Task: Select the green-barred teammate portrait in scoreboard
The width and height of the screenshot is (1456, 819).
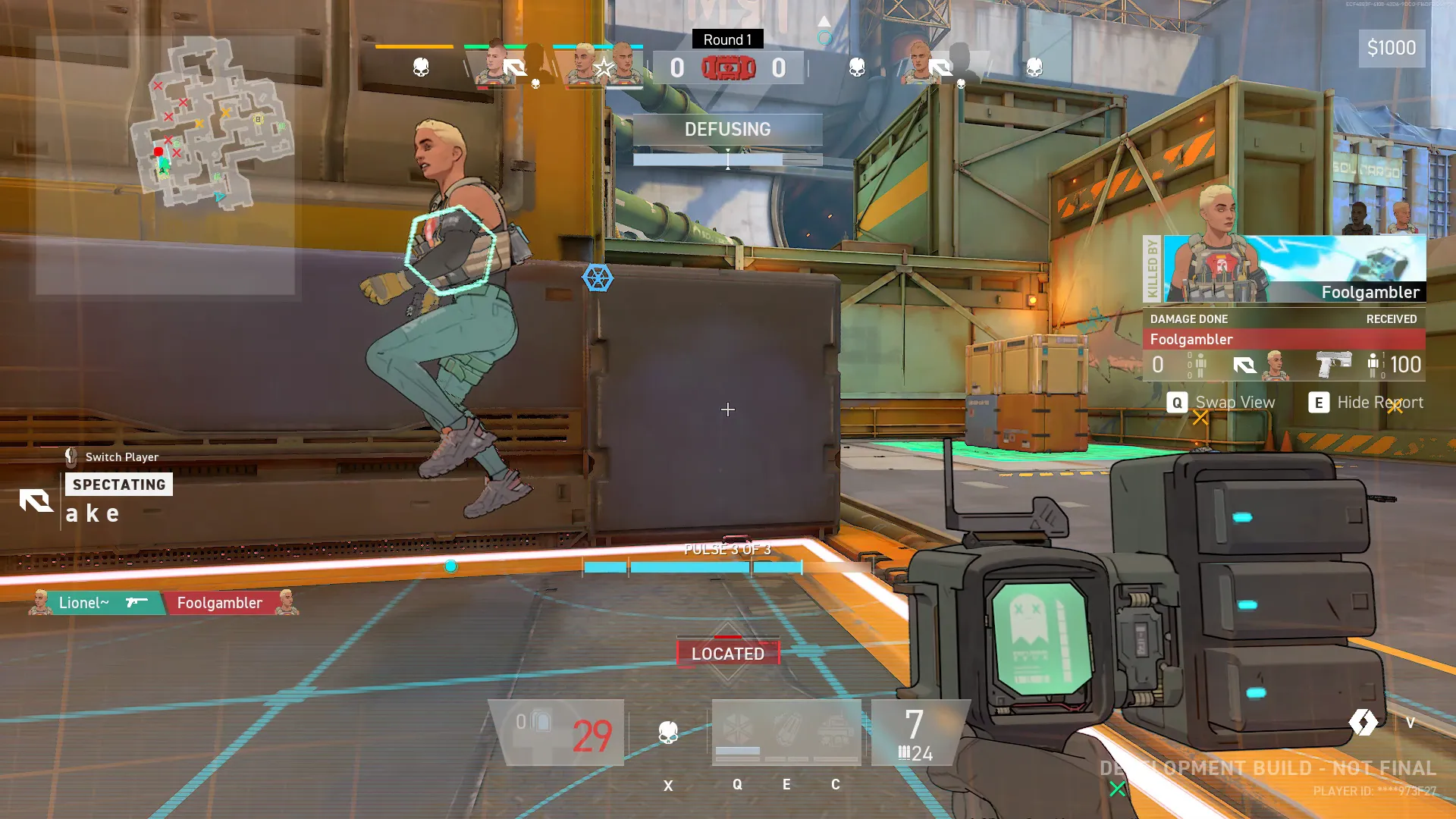Action: click(x=493, y=64)
